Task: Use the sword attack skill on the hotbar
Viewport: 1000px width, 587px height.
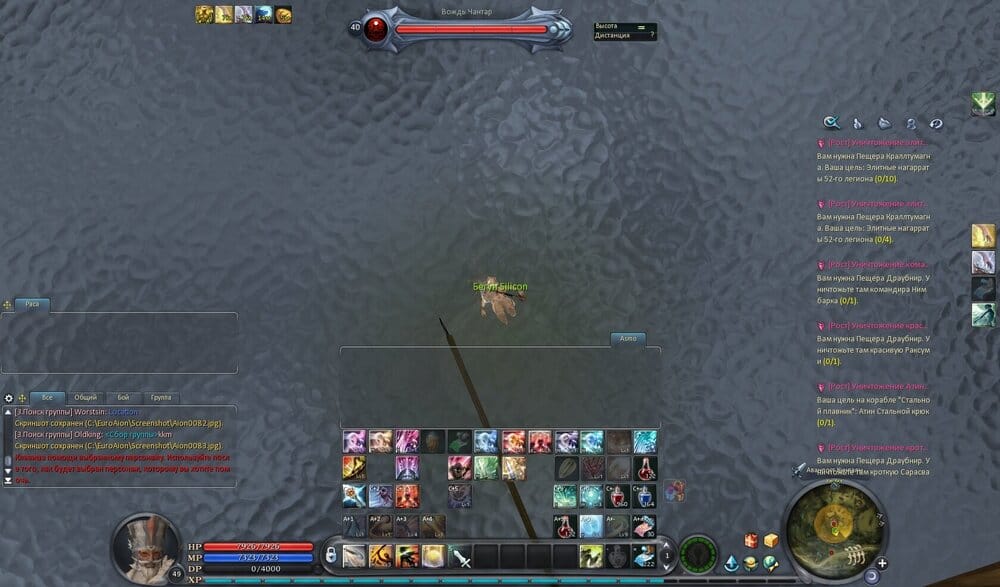Action: tap(460, 556)
